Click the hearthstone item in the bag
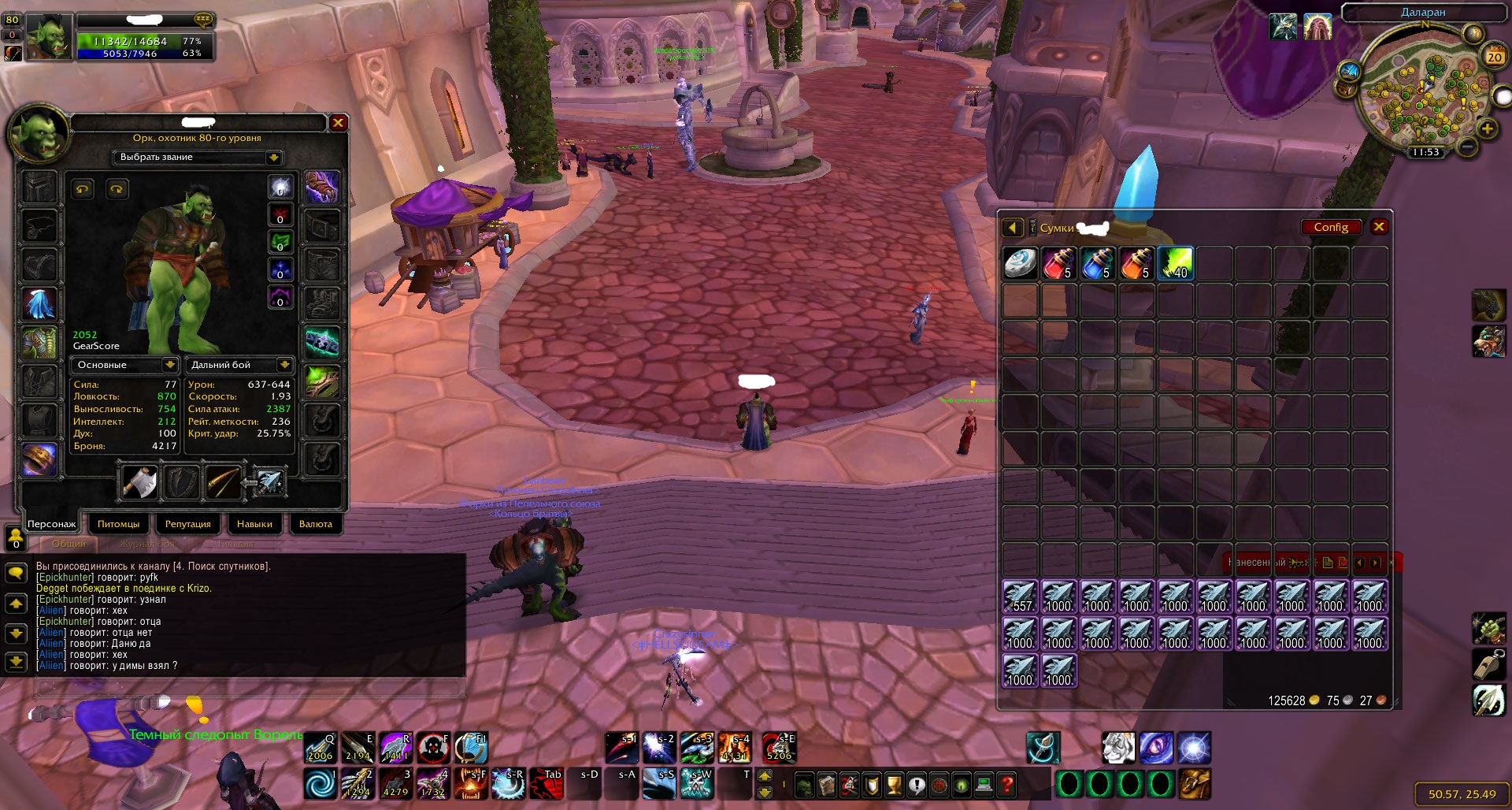The height and width of the screenshot is (810, 1512). [1020, 264]
